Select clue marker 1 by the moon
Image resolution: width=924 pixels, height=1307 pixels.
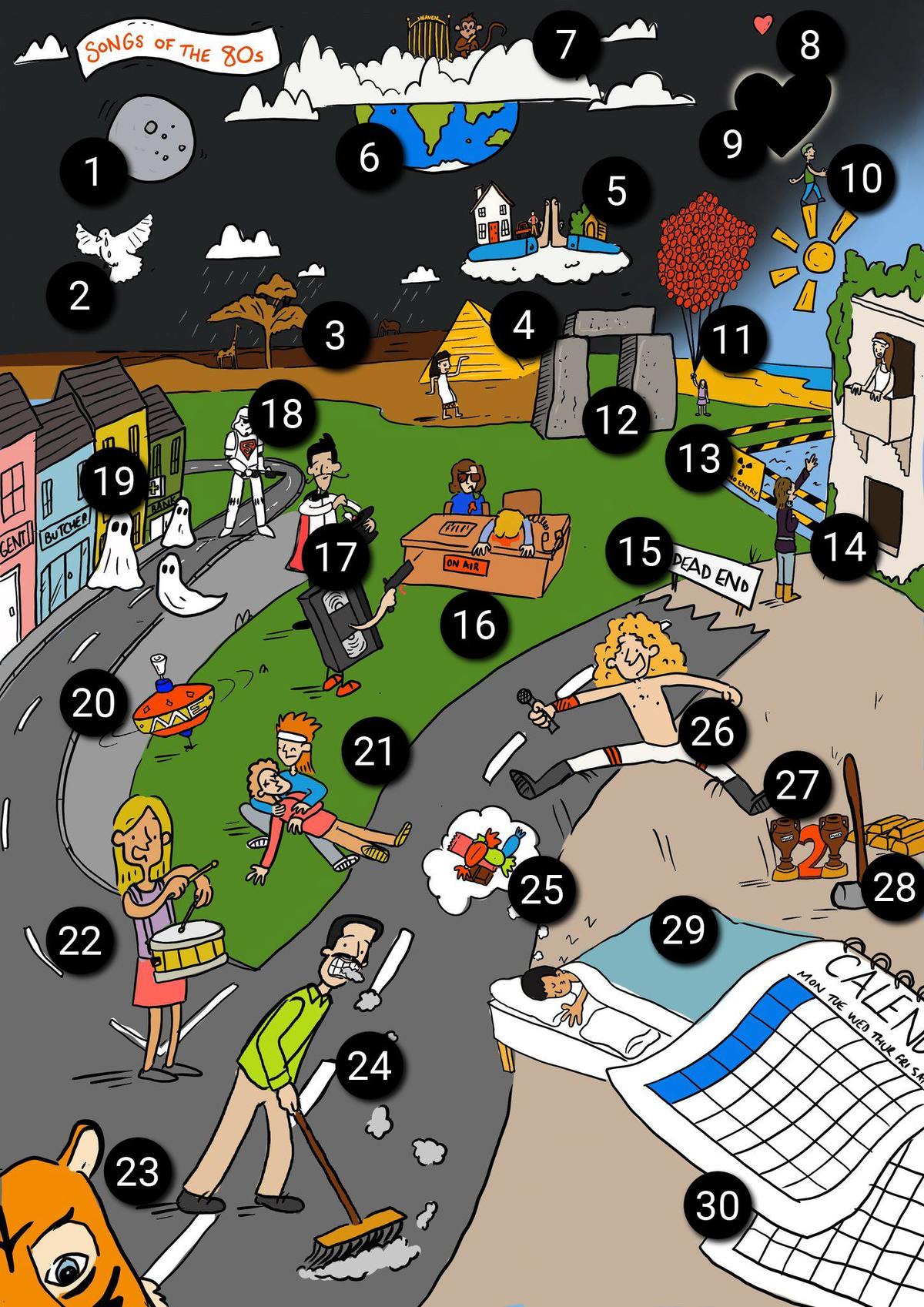click(93, 171)
